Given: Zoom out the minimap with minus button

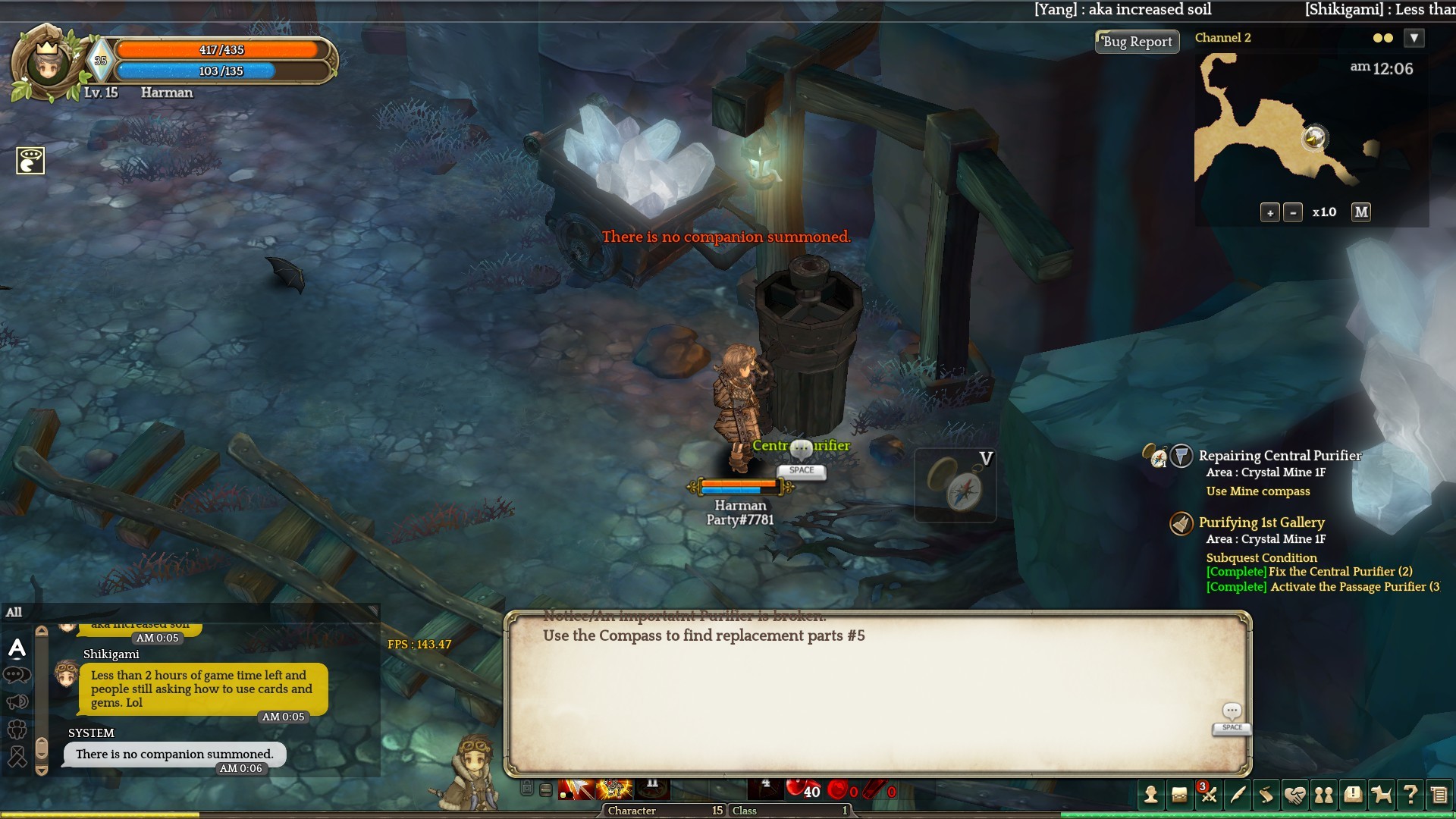Looking at the screenshot, I should [1293, 213].
